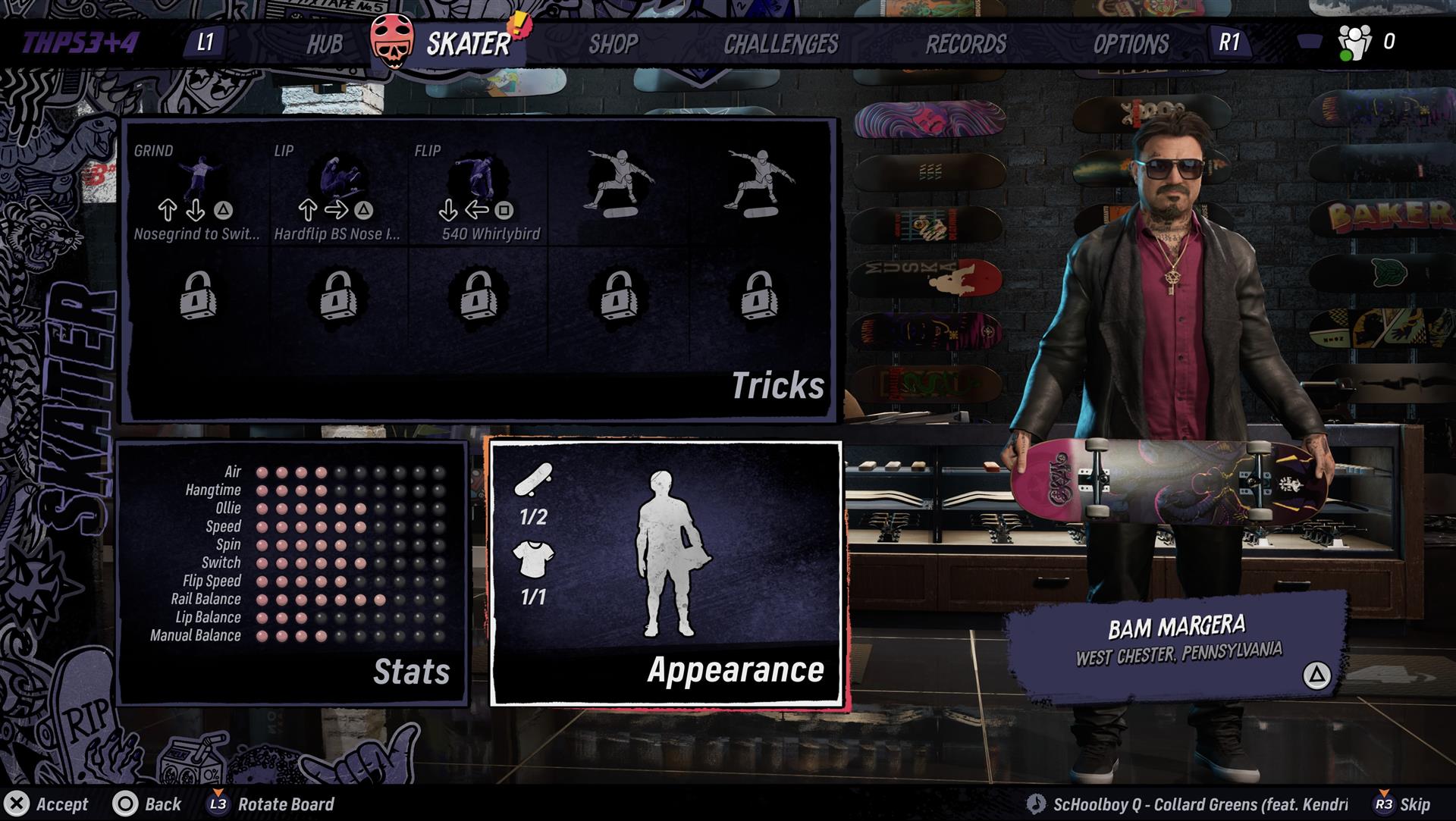The width and height of the screenshot is (1456, 821).
Task: Open the OPTIONS tab
Action: pos(1130,44)
